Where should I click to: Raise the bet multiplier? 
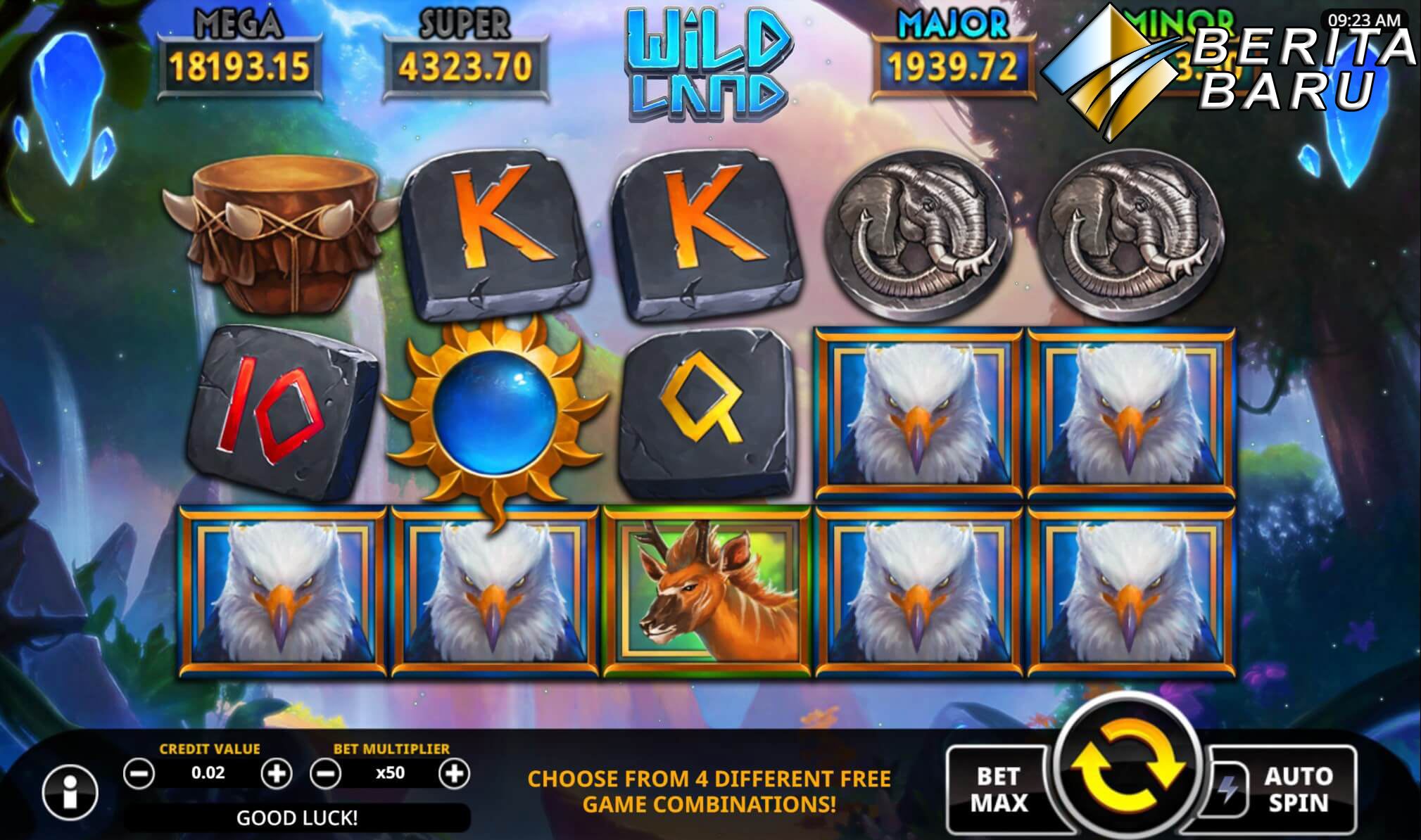click(x=454, y=774)
